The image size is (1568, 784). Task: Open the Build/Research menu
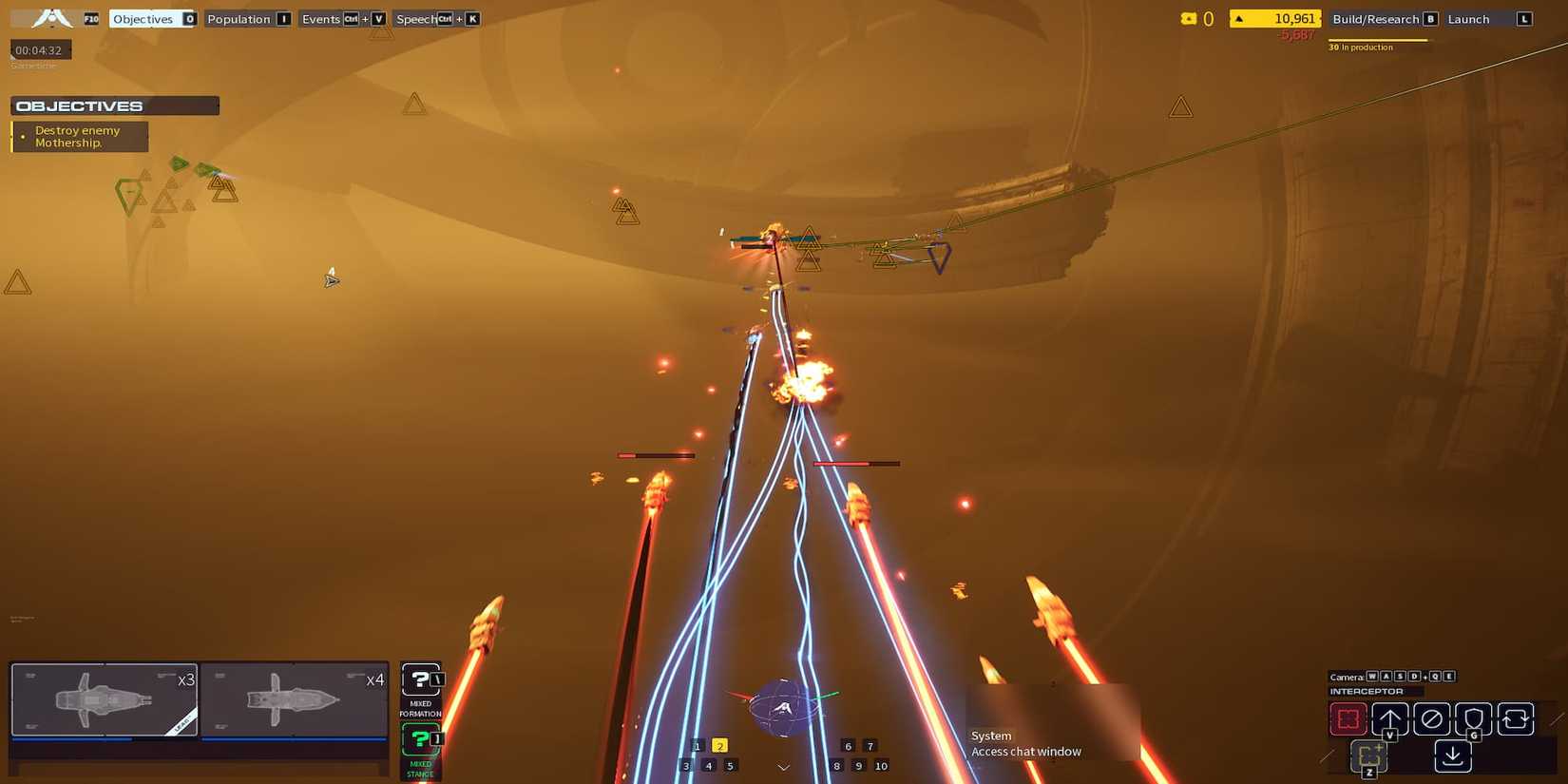click(1377, 18)
